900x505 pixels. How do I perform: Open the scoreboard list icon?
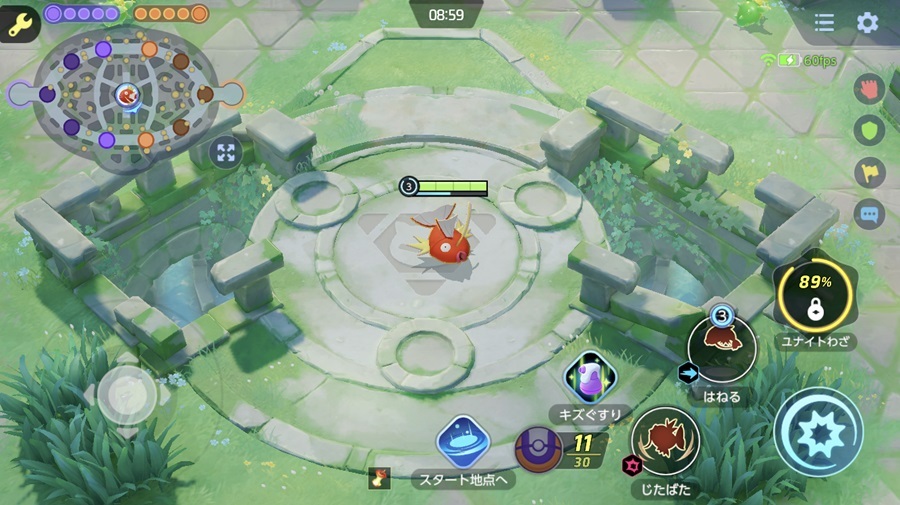(x=824, y=23)
